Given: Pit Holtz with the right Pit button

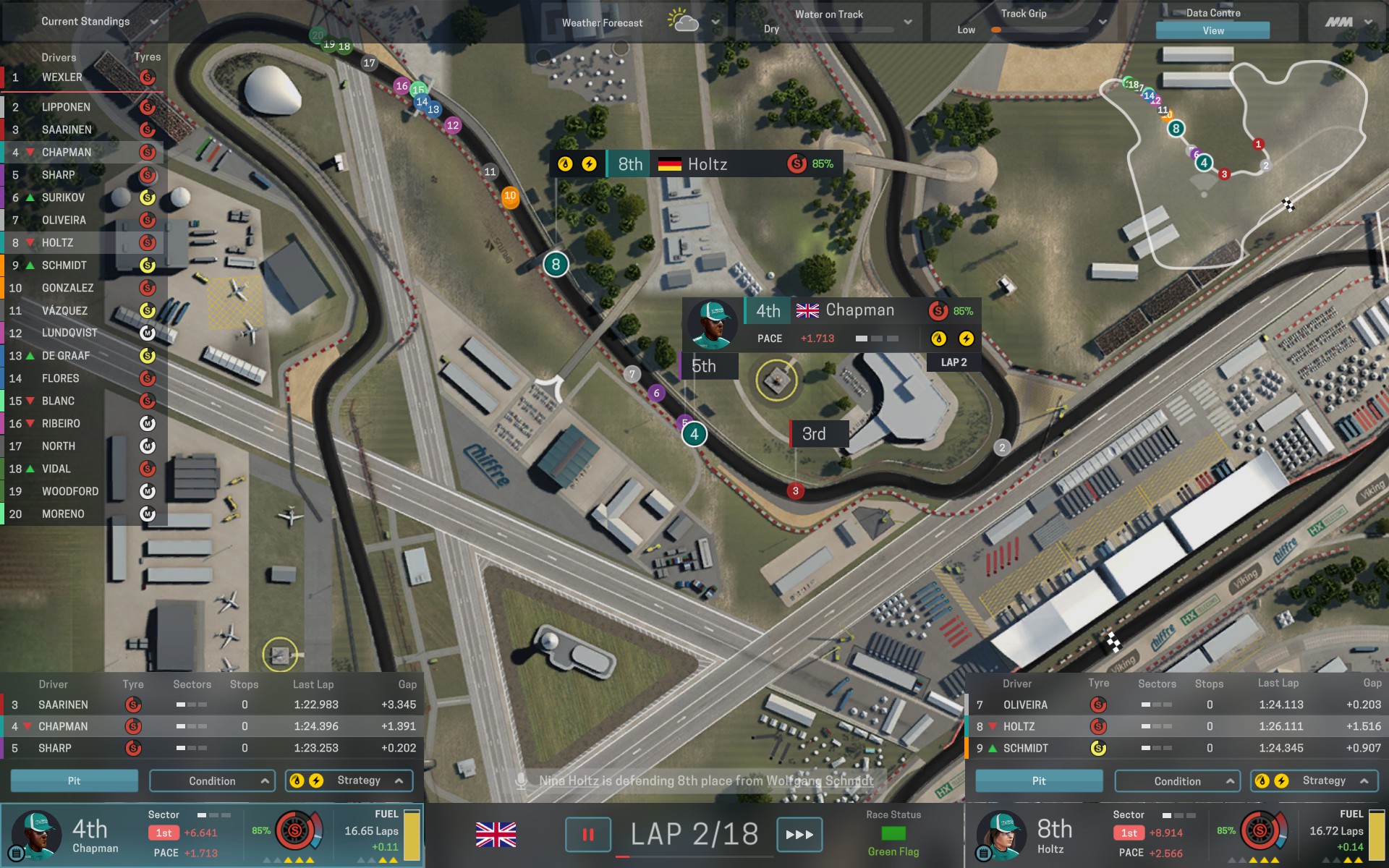Looking at the screenshot, I should click(x=1039, y=781).
